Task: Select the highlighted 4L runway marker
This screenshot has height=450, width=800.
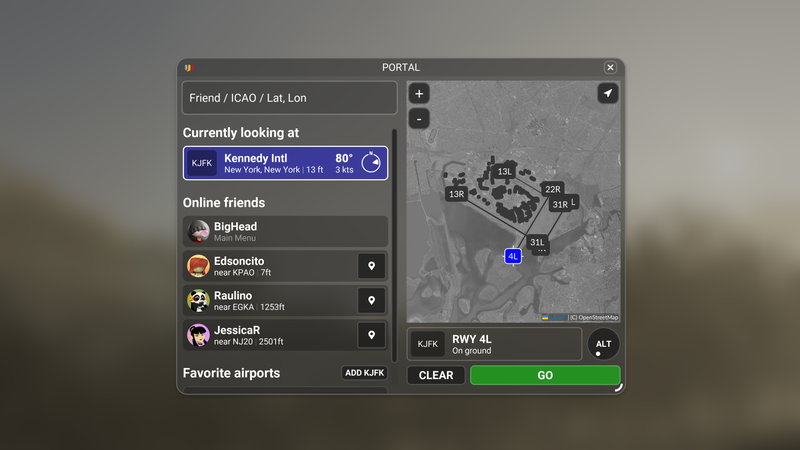Action: tap(513, 257)
